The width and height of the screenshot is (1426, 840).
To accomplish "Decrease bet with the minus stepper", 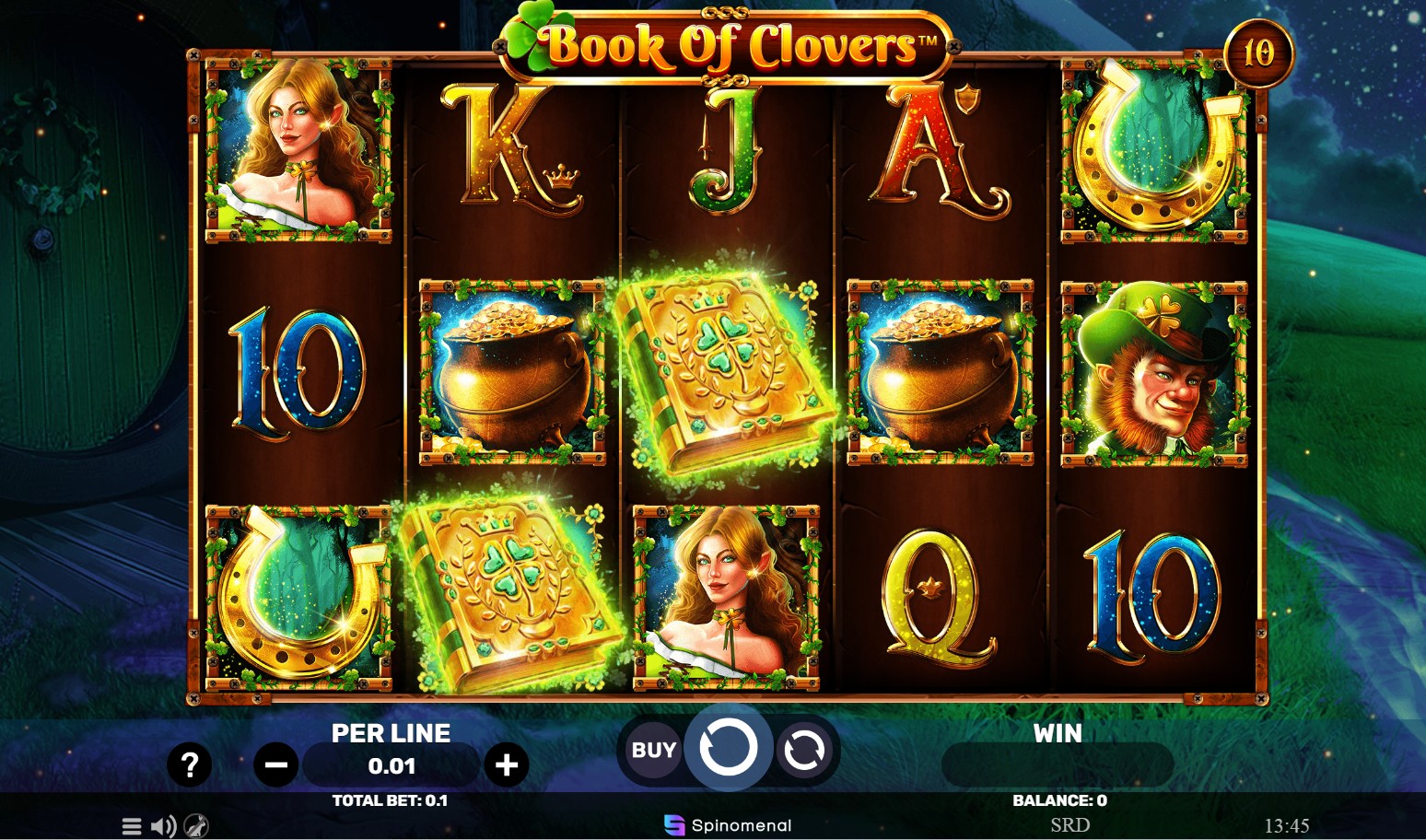I will 275,764.
